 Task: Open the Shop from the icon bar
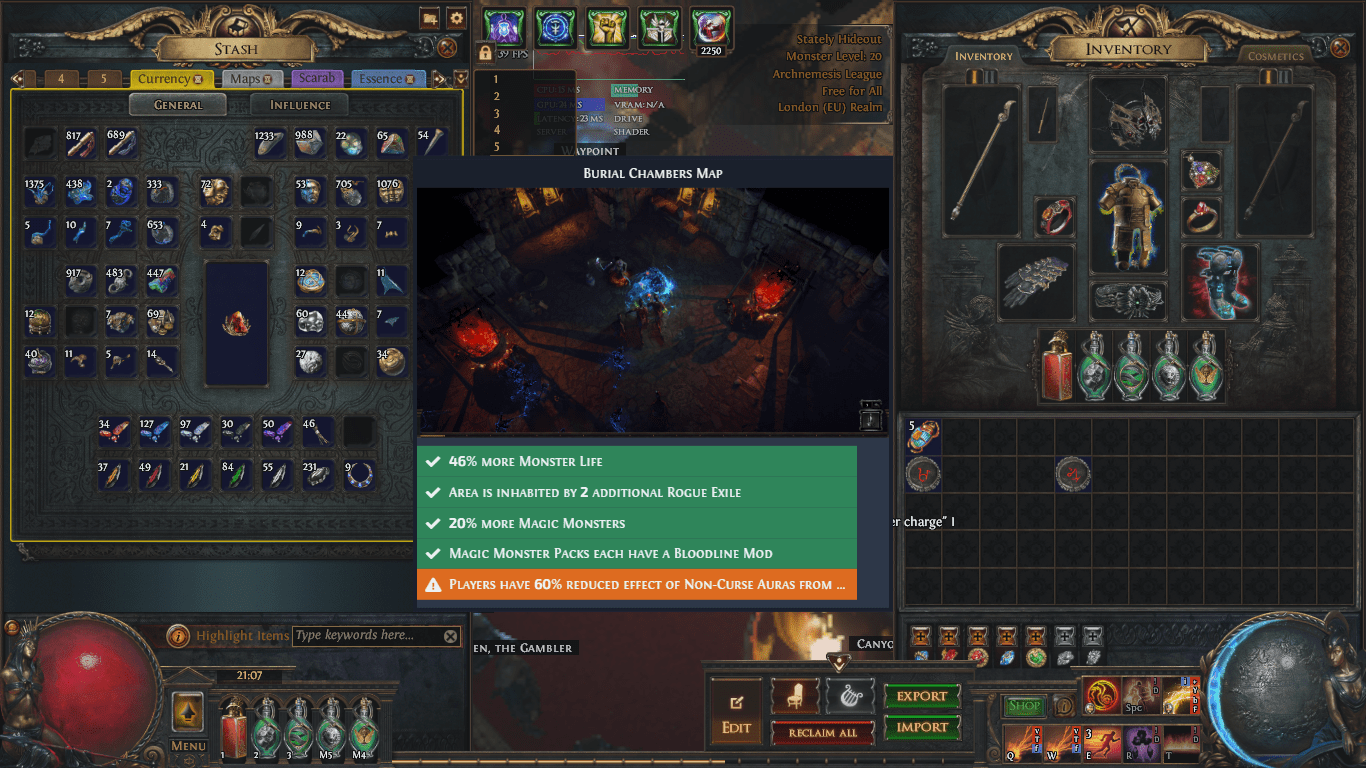pyautogui.click(x=1025, y=705)
